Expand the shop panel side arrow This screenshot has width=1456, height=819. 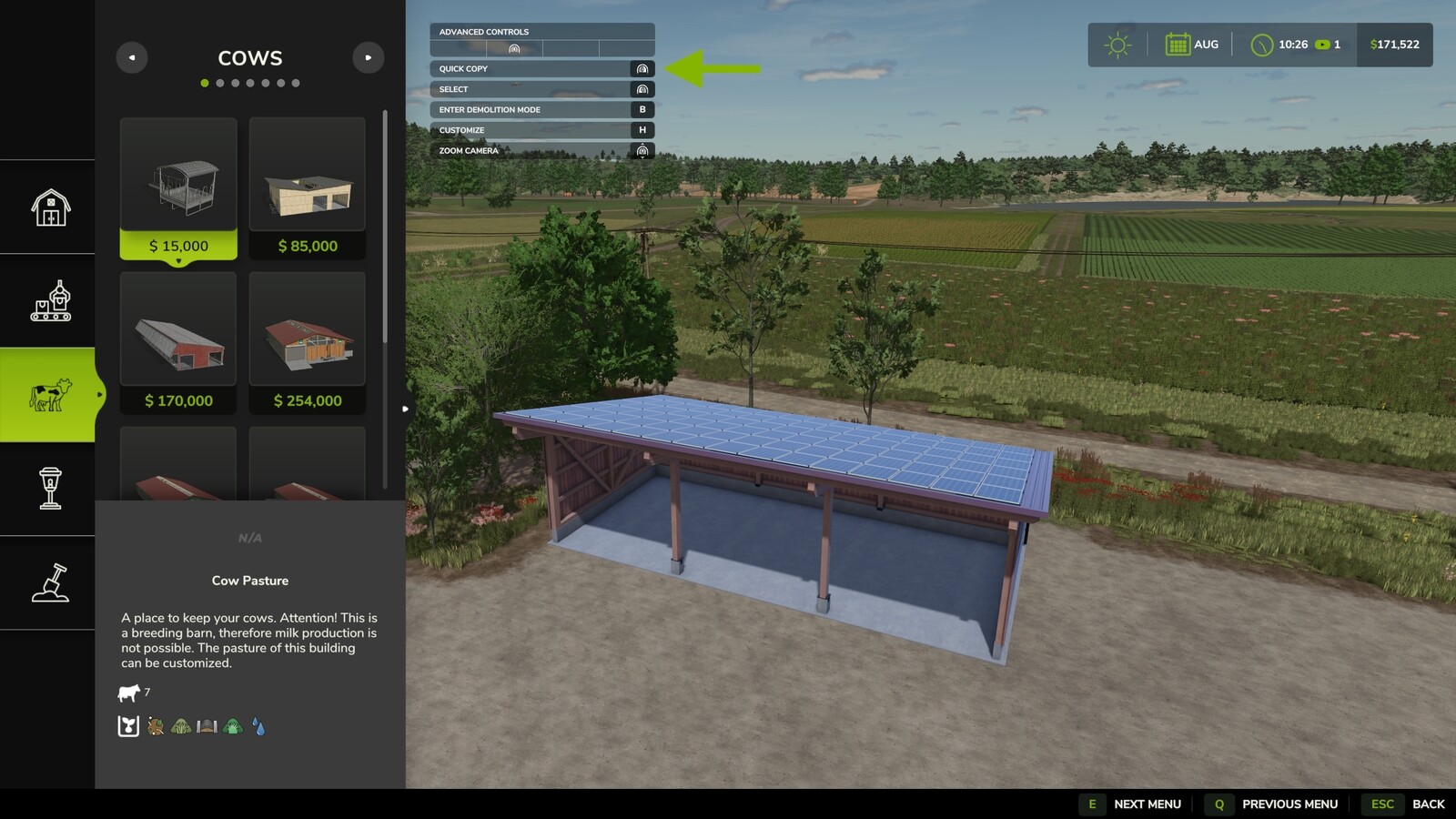[x=405, y=409]
